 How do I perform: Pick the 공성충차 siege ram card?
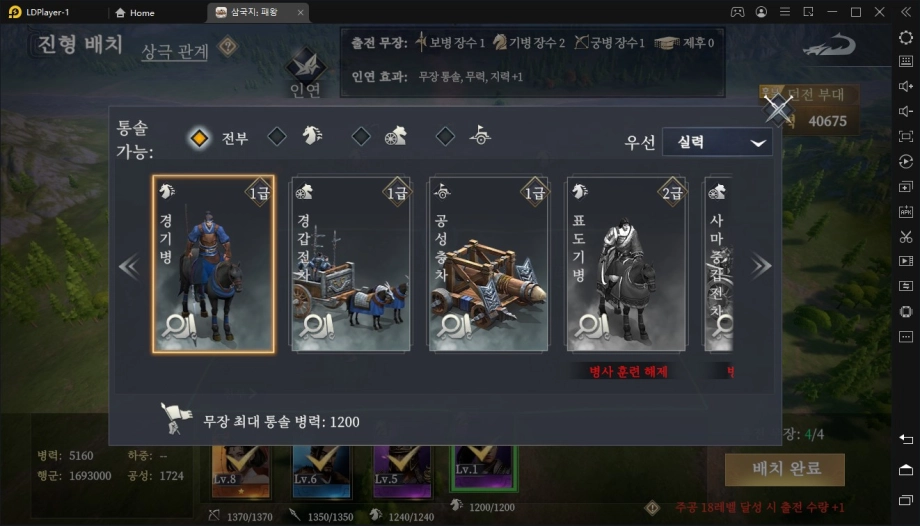pos(488,265)
